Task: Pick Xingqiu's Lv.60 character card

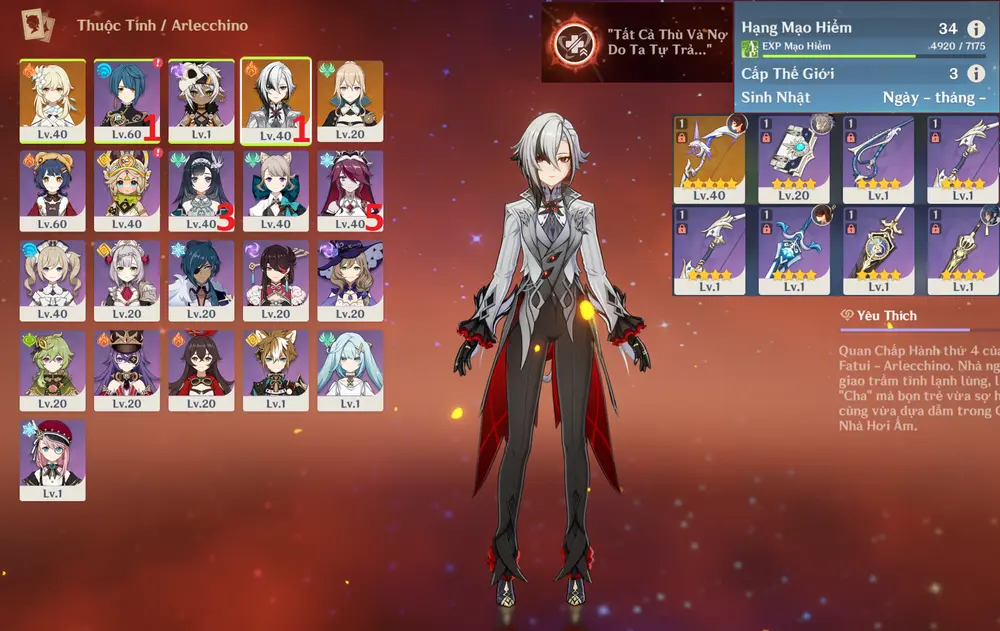Action: coord(127,101)
